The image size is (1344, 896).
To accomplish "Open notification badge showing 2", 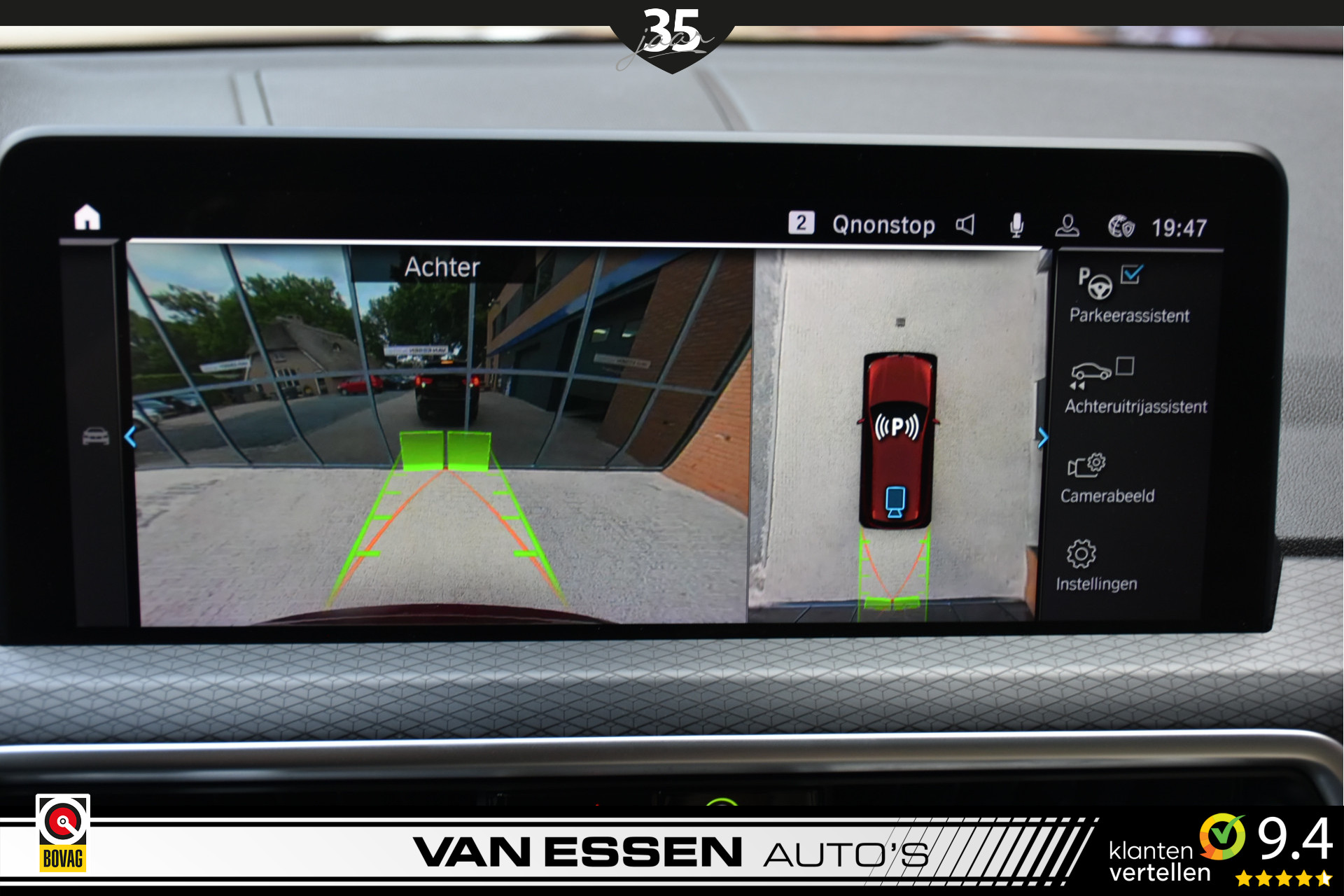I will click(801, 223).
